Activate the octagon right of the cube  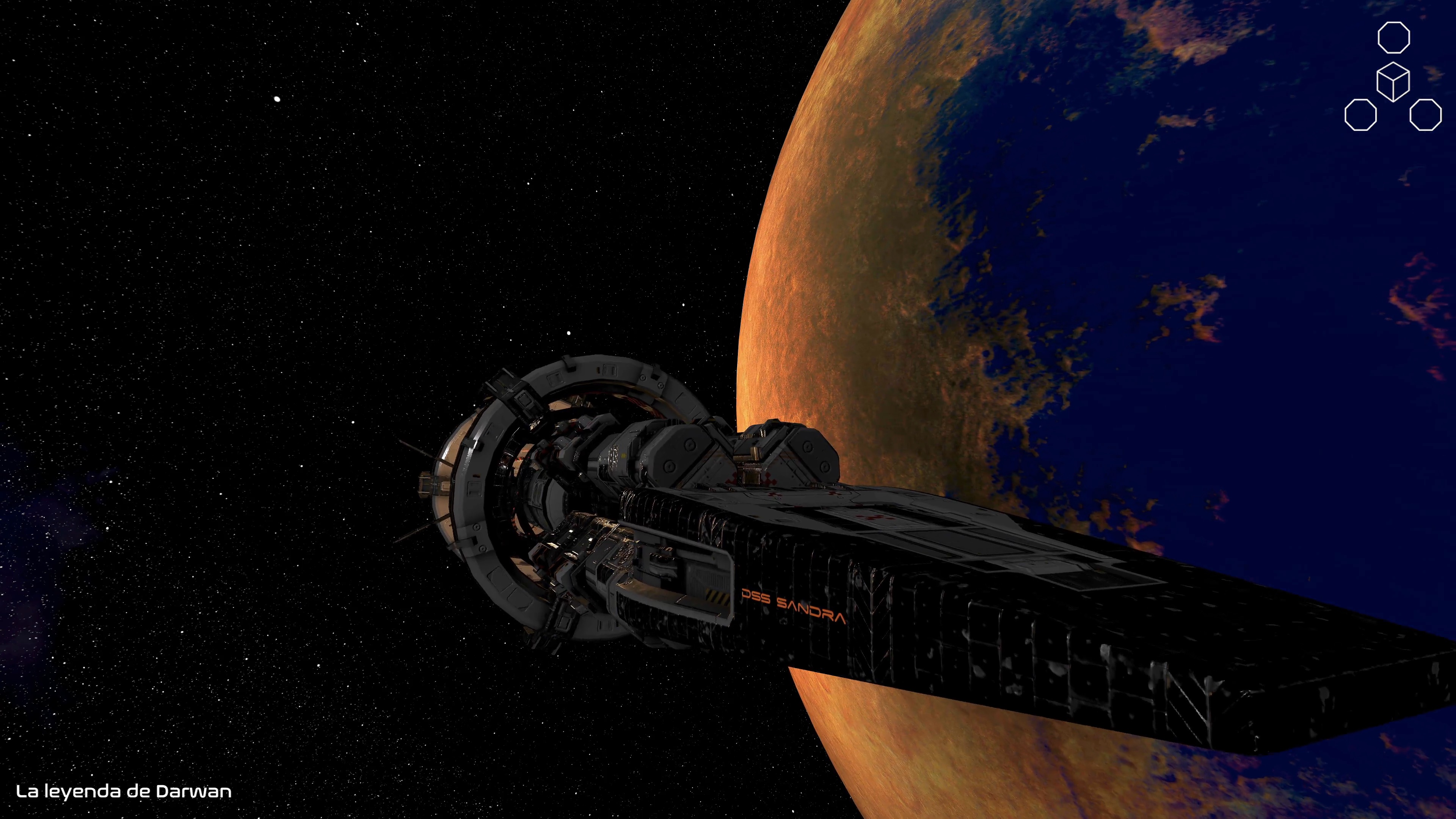(x=1426, y=115)
